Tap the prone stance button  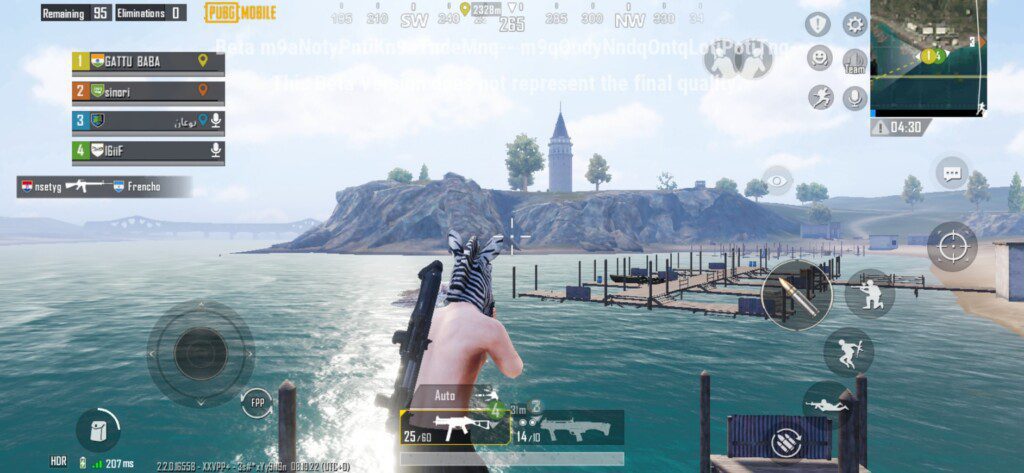point(826,405)
